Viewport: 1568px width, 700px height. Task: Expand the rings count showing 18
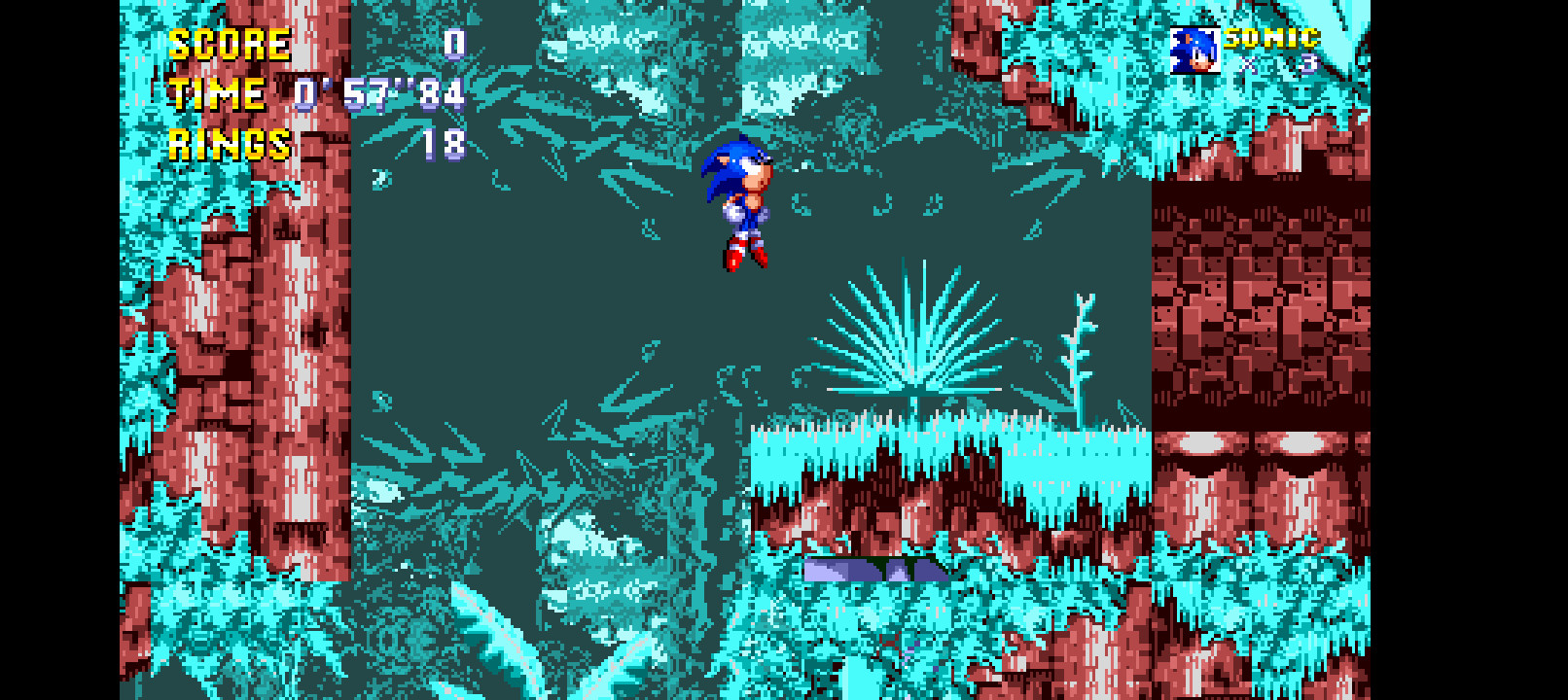pos(447,146)
